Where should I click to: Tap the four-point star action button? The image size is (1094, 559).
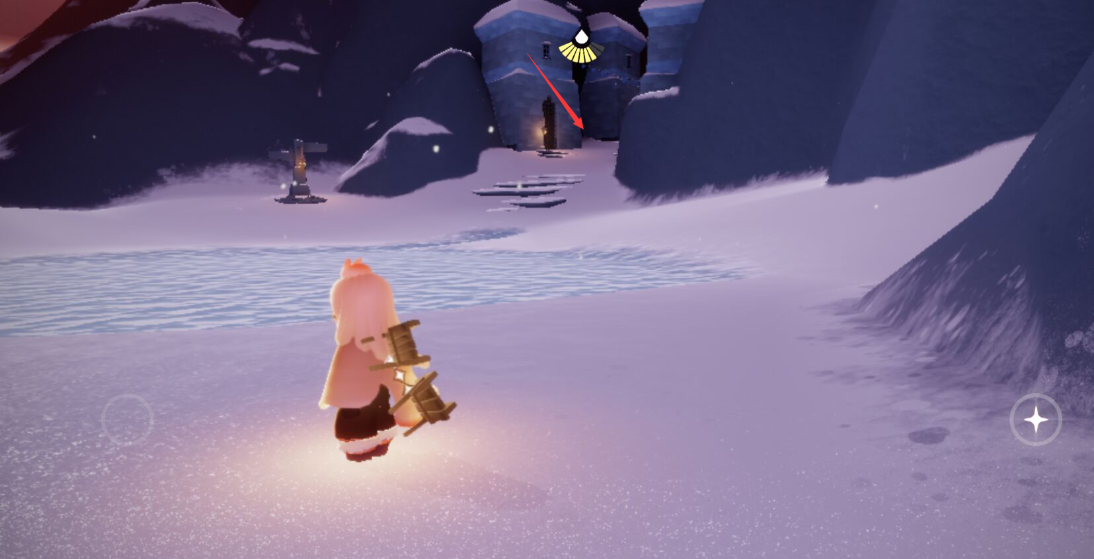[1035, 420]
